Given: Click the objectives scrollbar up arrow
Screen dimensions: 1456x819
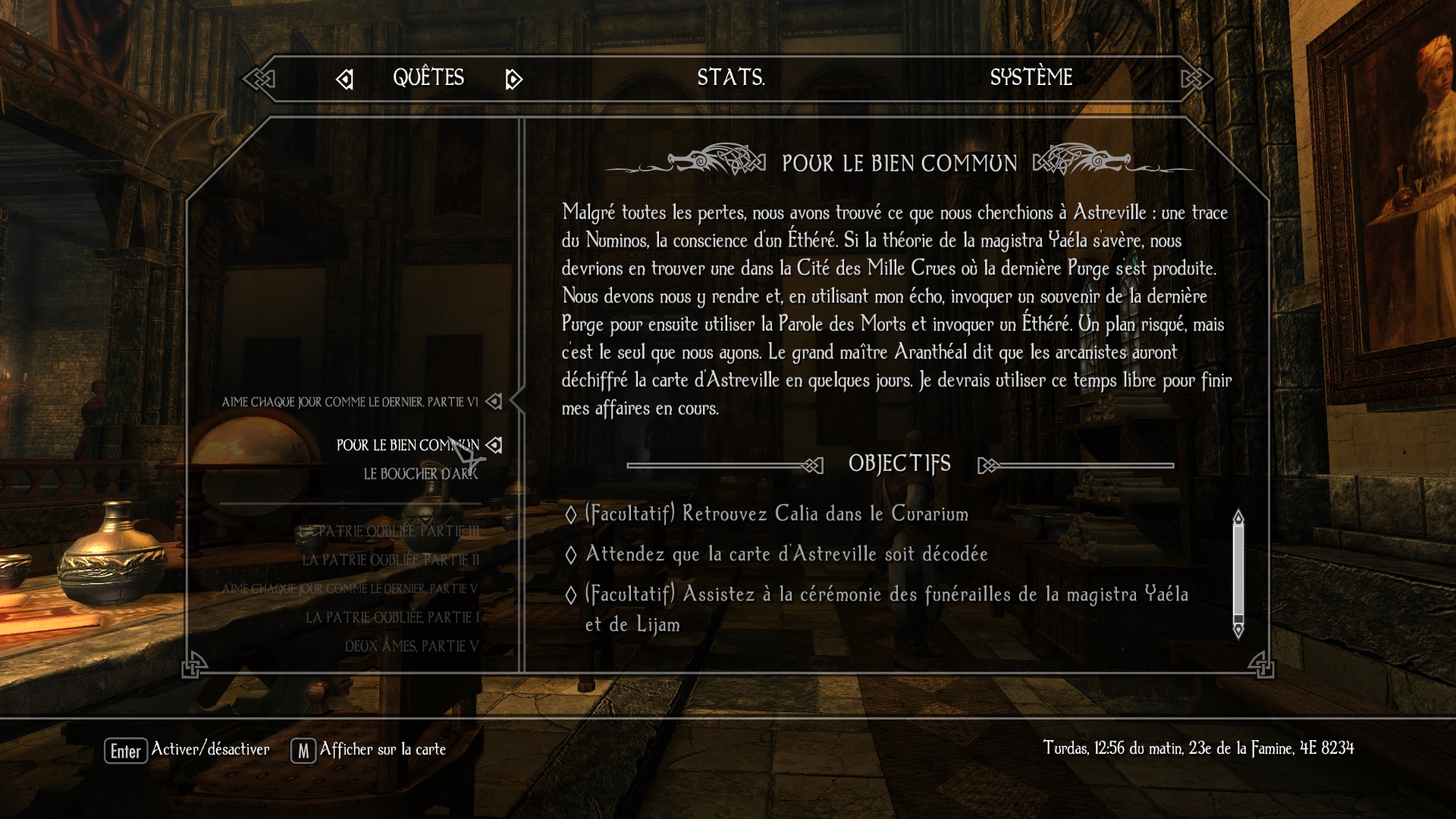Looking at the screenshot, I should point(1238,517).
